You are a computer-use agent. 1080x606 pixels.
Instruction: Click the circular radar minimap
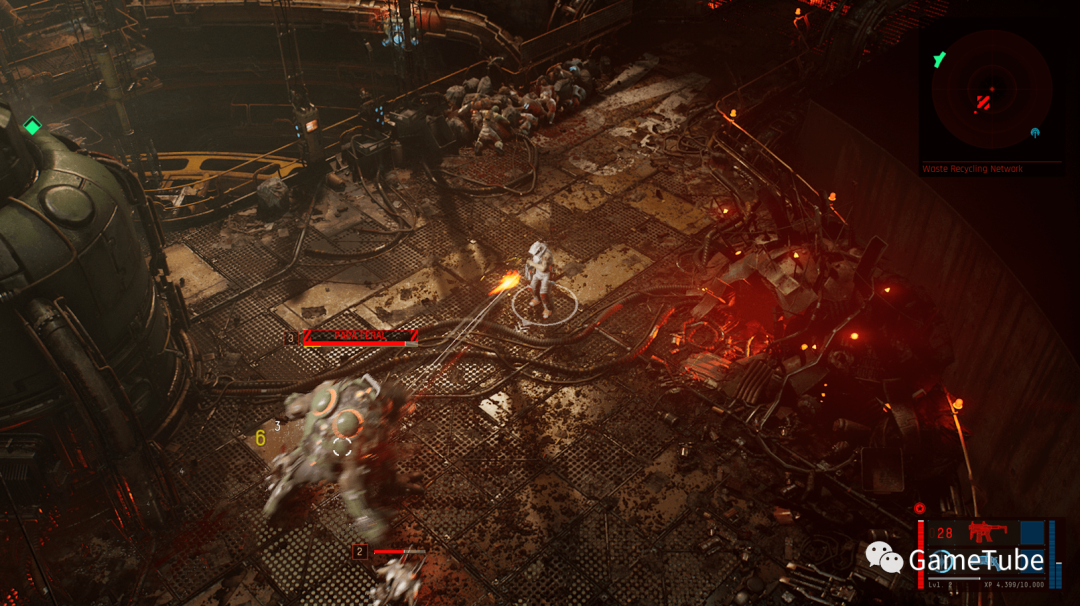click(x=991, y=89)
